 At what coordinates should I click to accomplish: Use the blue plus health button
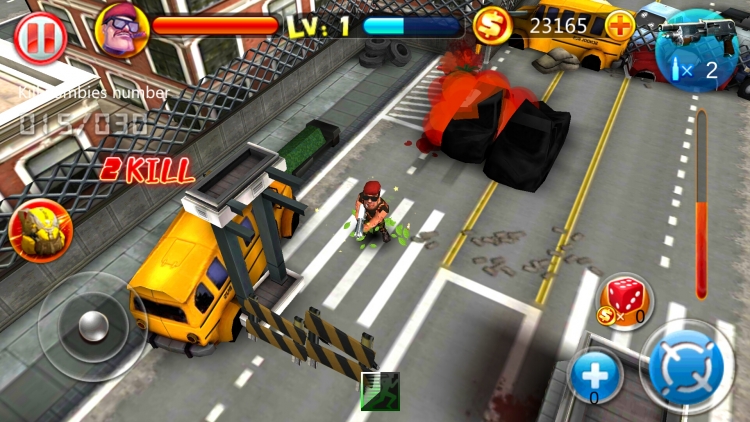tap(596, 375)
